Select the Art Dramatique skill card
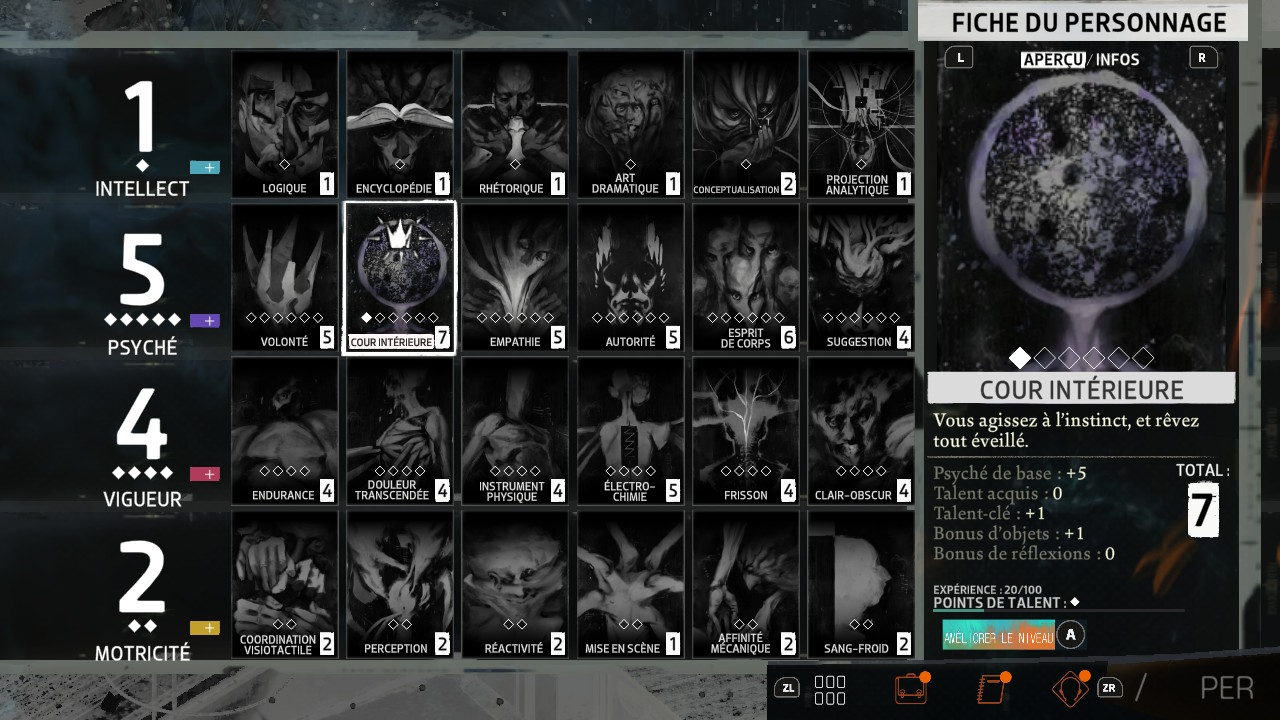The image size is (1280, 720). click(x=631, y=124)
